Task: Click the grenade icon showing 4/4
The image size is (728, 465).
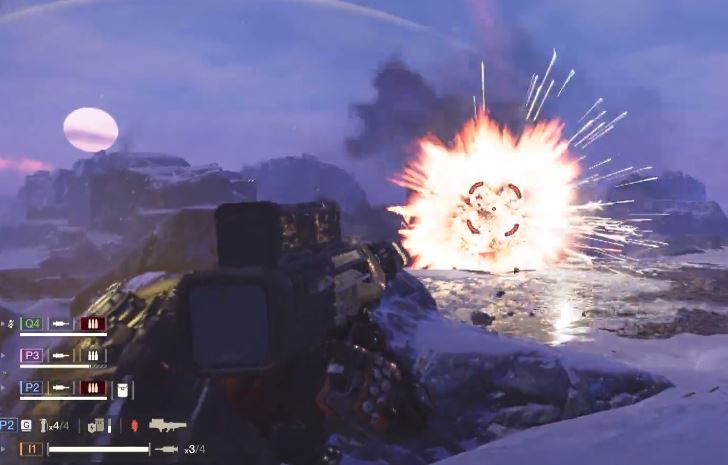Action: [x=43, y=426]
